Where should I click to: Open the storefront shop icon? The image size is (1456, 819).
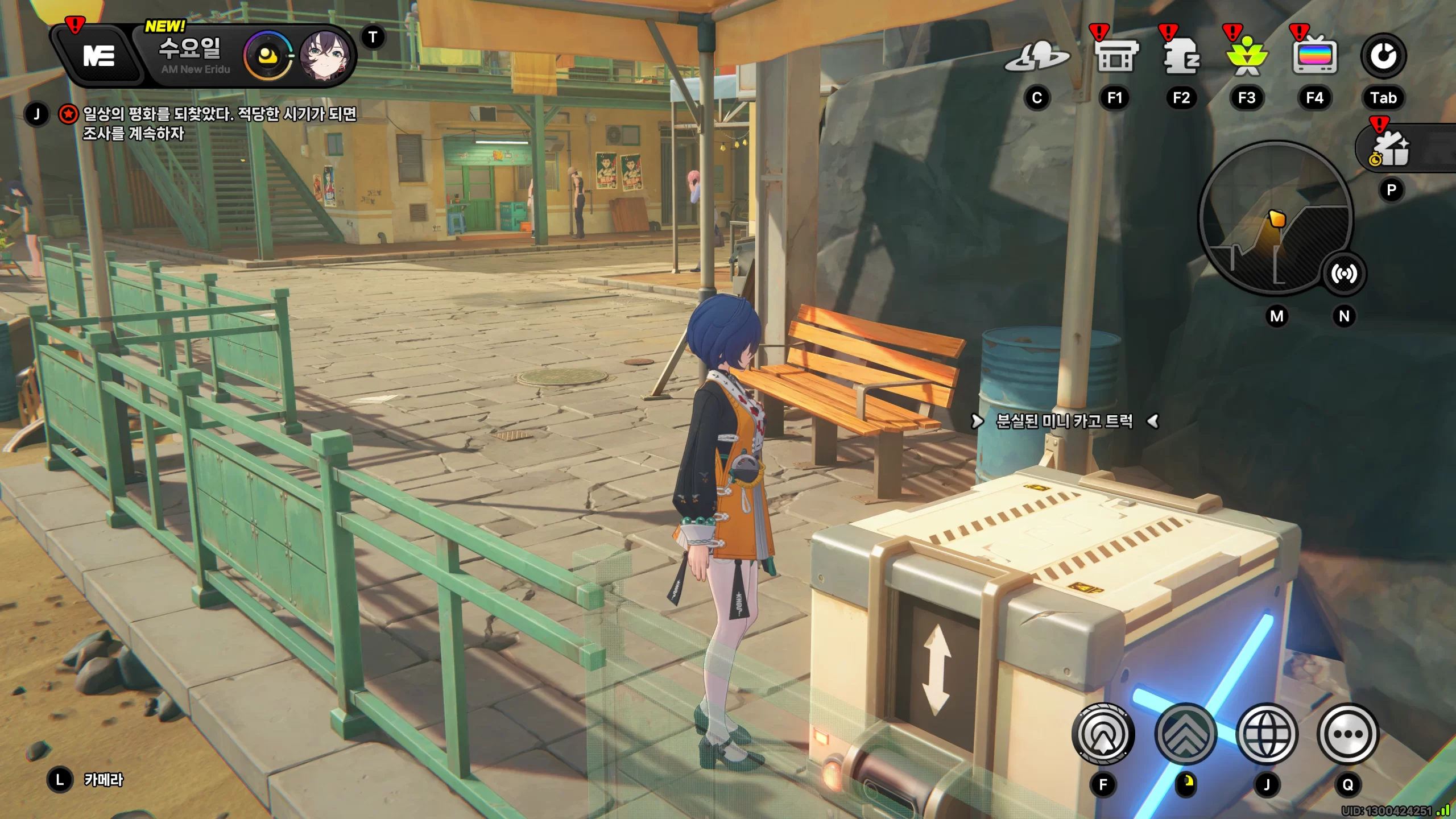tap(1116, 57)
